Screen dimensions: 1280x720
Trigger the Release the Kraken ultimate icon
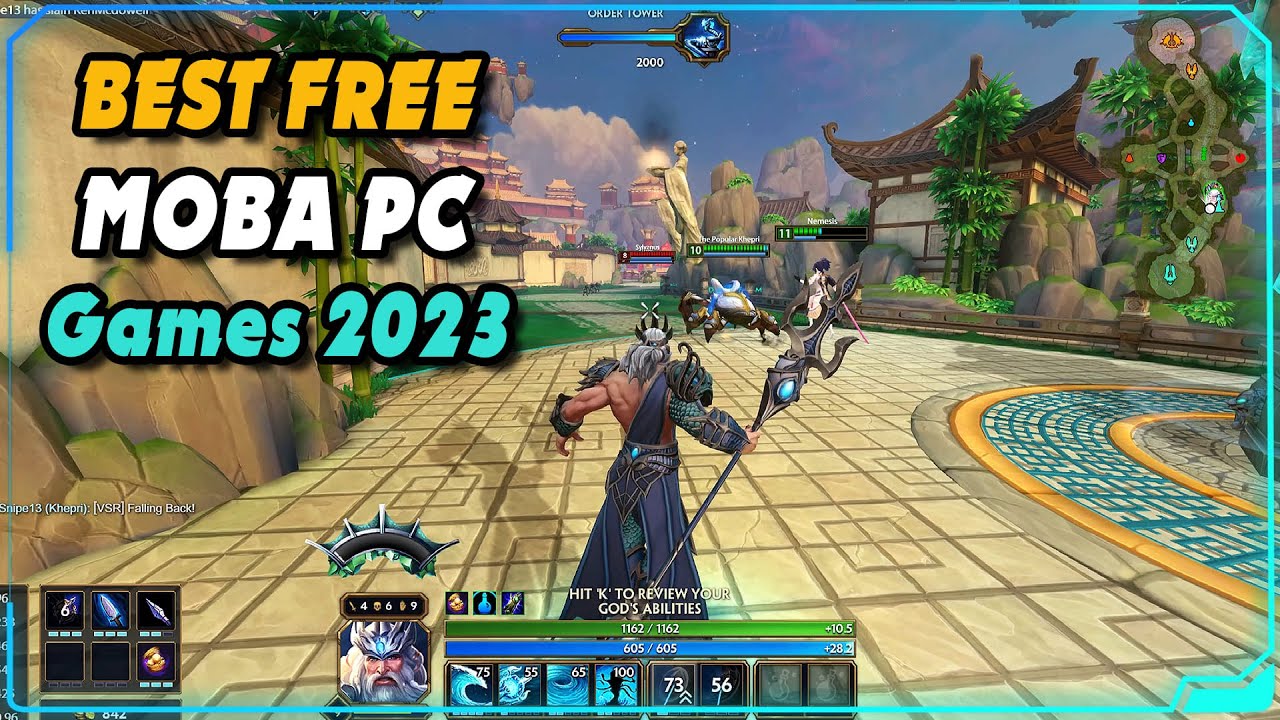tap(616, 685)
